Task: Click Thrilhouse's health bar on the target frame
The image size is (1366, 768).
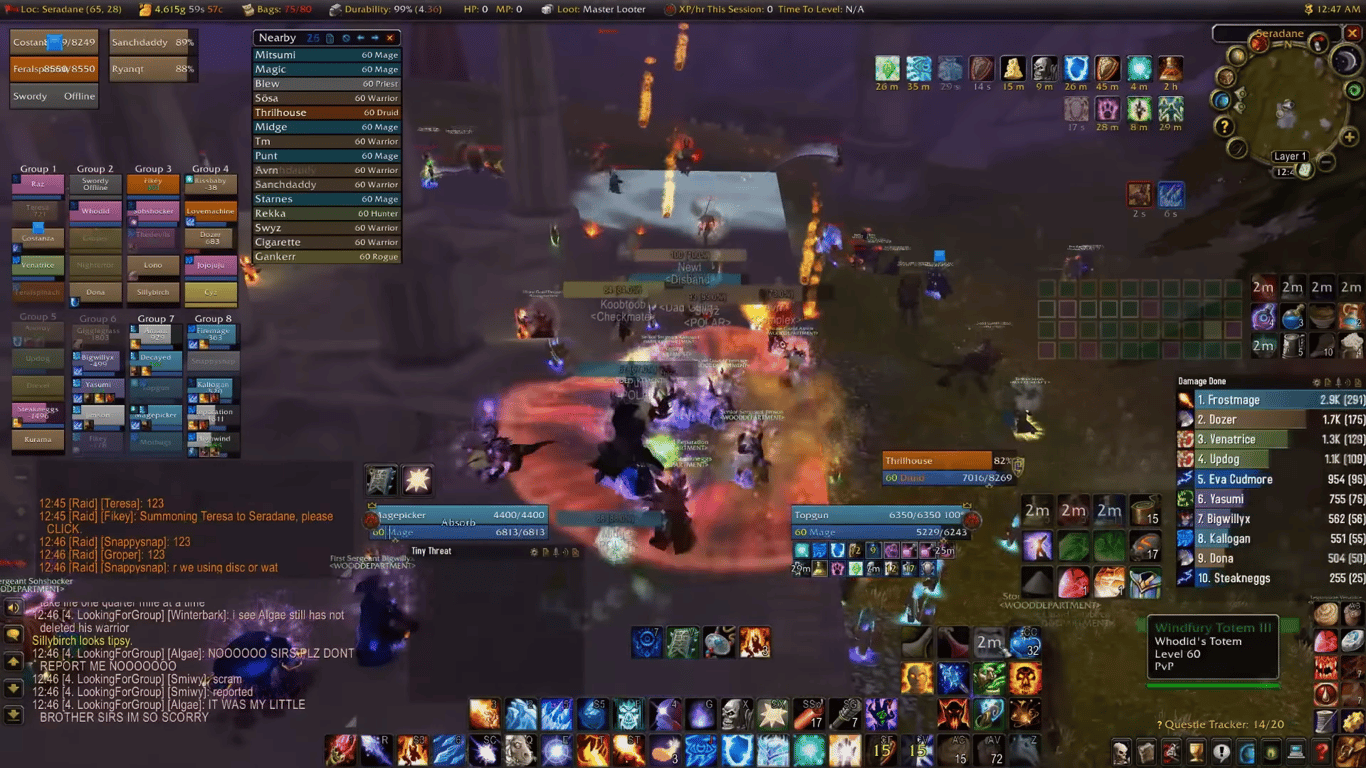Action: coord(935,460)
